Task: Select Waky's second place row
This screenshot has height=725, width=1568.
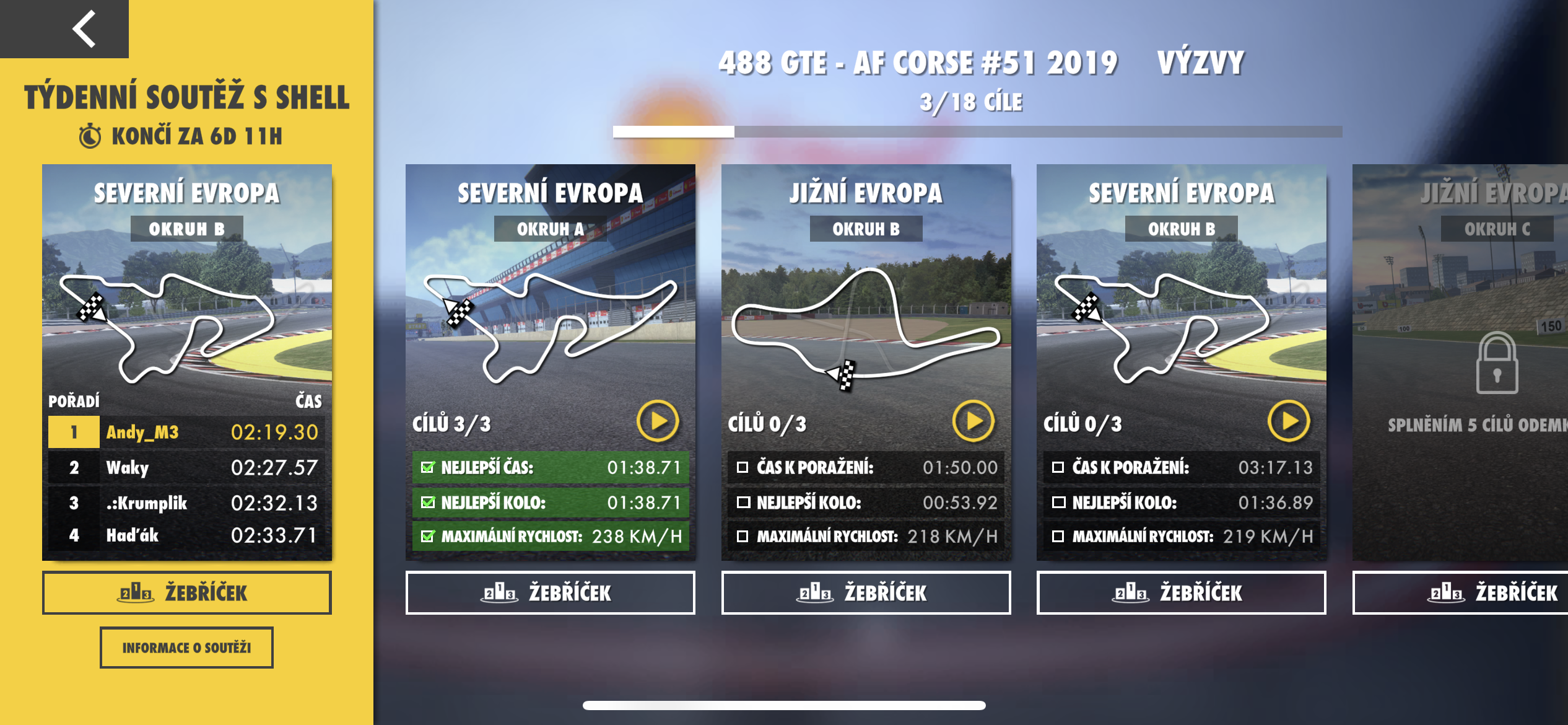Action: [x=186, y=467]
